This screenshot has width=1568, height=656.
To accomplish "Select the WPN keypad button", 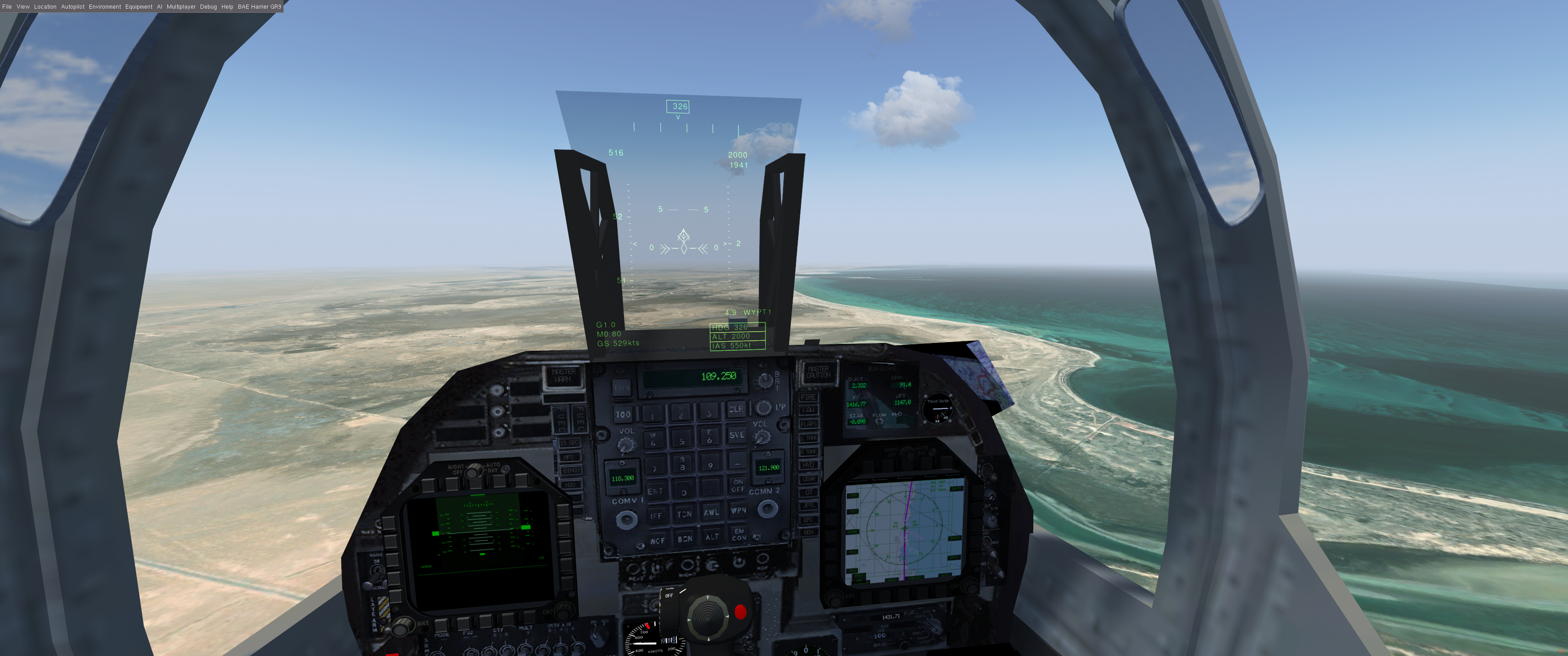I will pyautogui.click(x=738, y=511).
